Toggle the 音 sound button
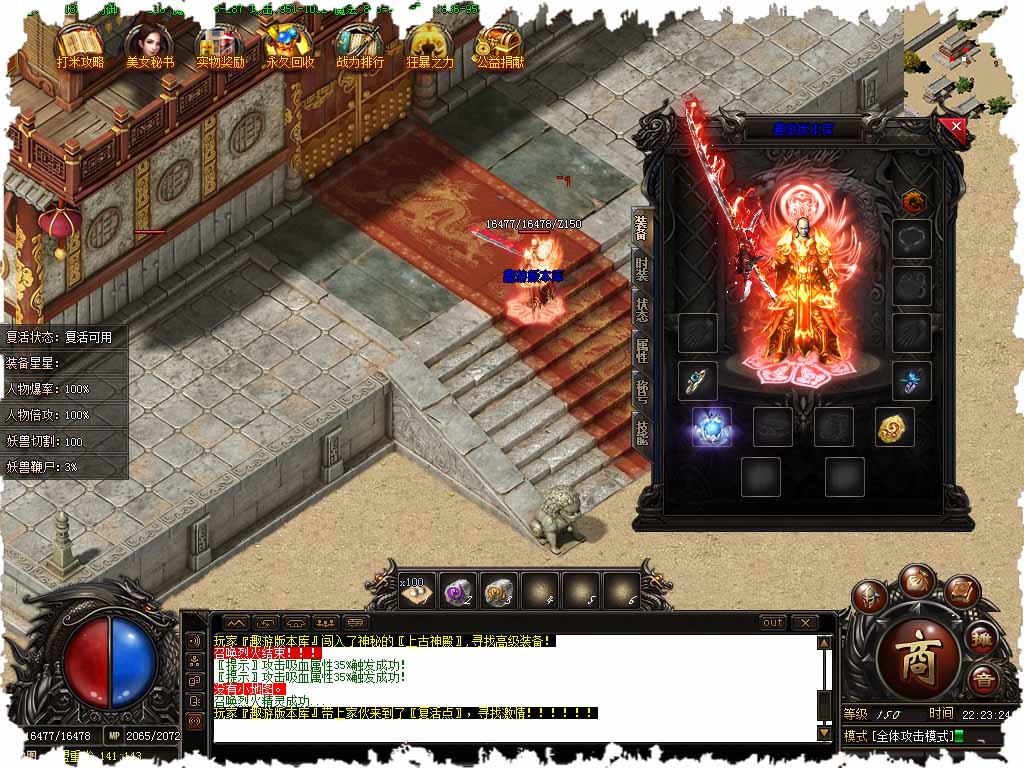Screen dimensions: 1024x768 984,678
